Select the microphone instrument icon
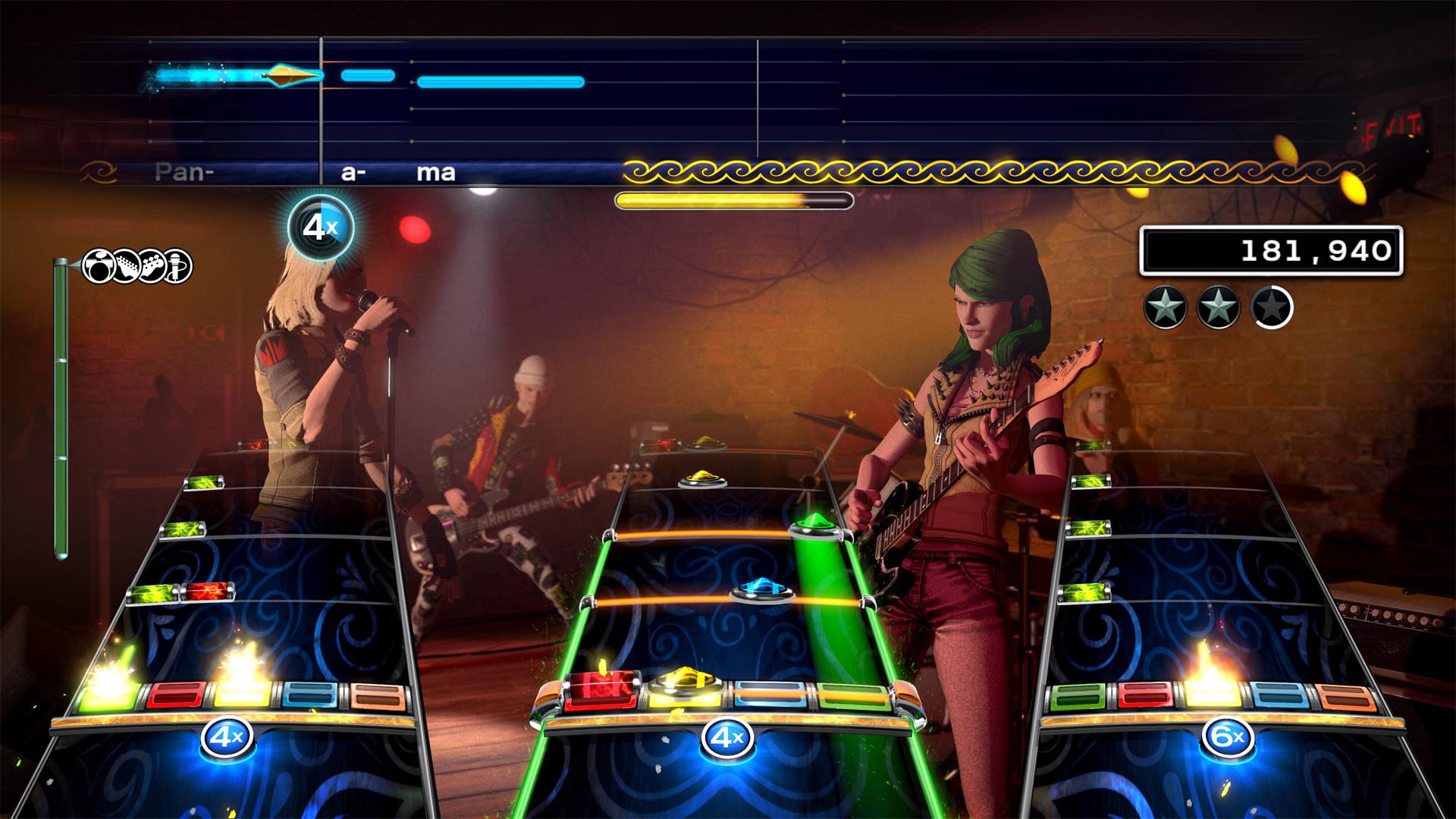The height and width of the screenshot is (819, 1456). pos(177,266)
